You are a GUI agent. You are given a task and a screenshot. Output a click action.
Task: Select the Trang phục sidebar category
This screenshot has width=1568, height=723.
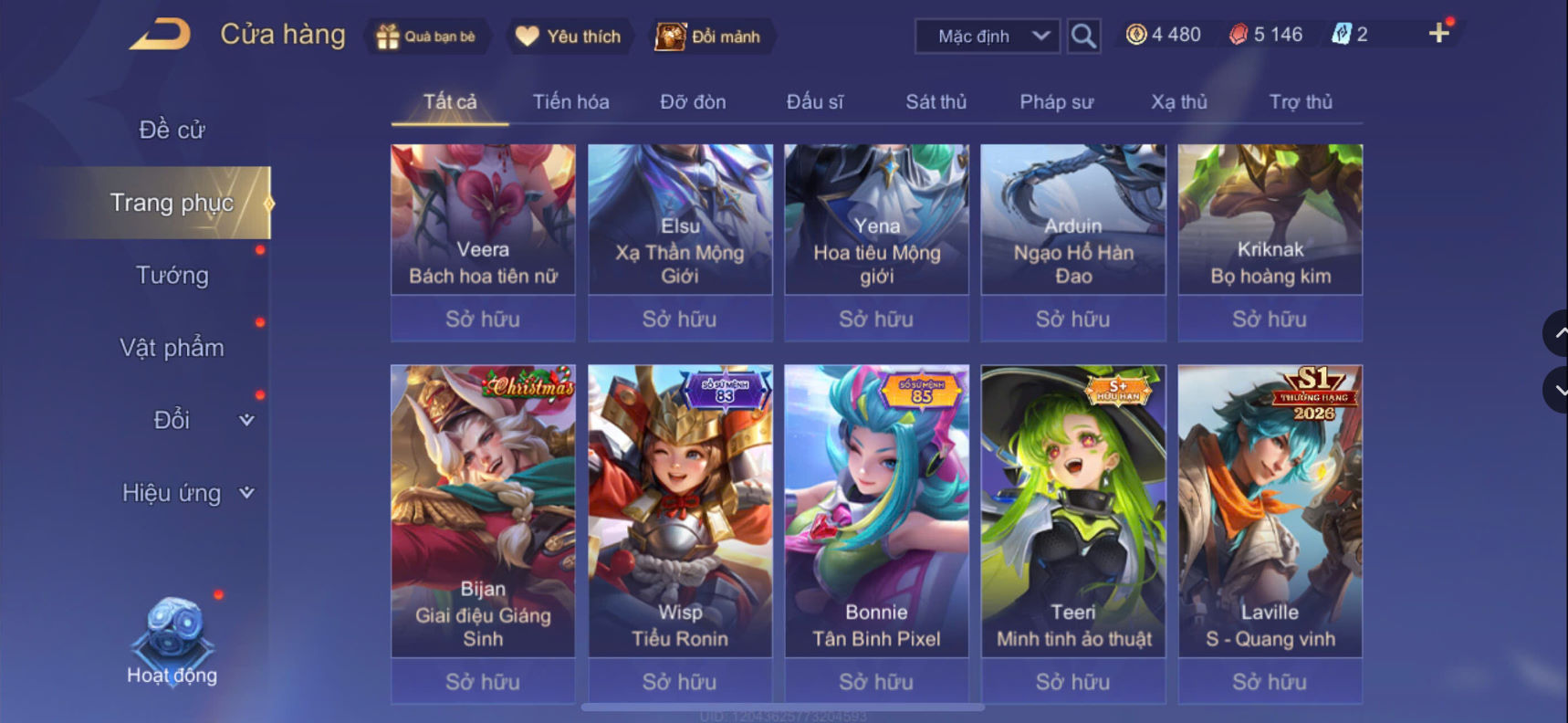click(x=173, y=203)
